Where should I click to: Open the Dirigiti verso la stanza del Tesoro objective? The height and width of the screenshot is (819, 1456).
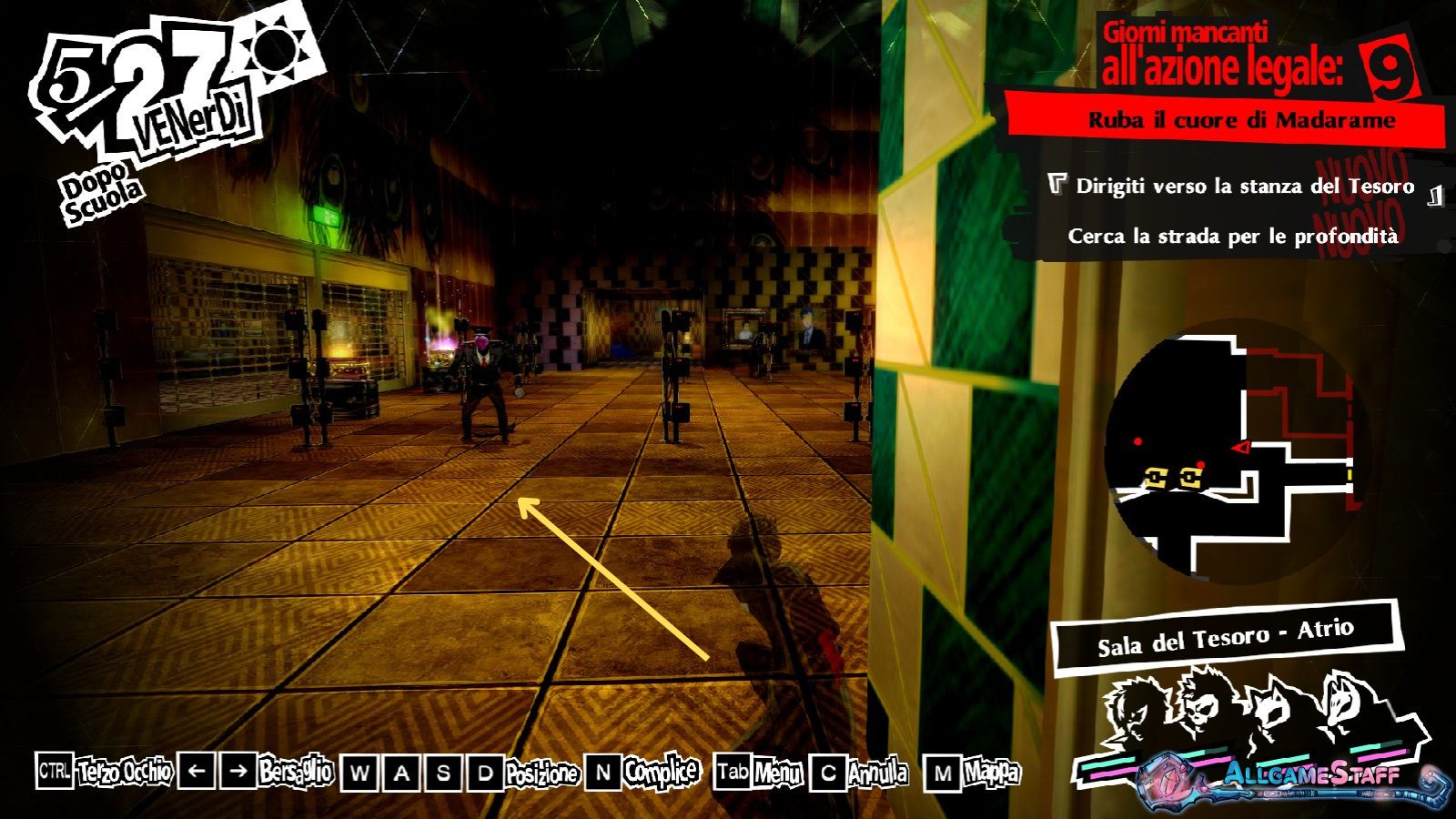point(1244,187)
